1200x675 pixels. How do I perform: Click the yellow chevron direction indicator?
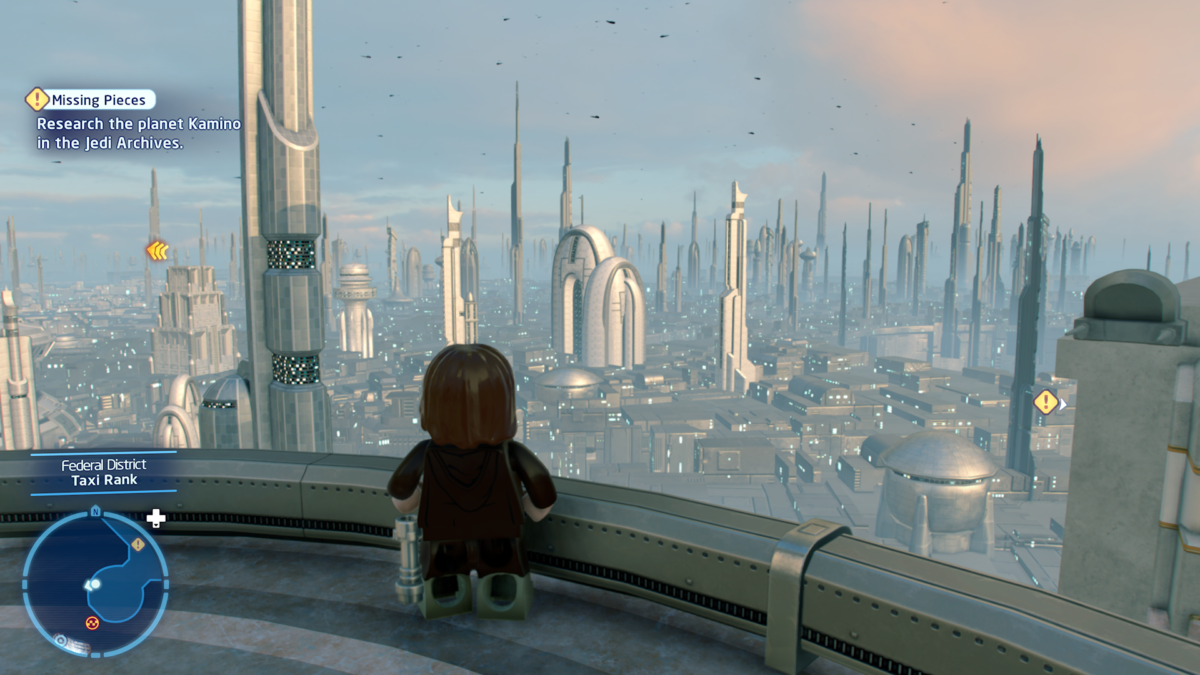[x=157, y=251]
